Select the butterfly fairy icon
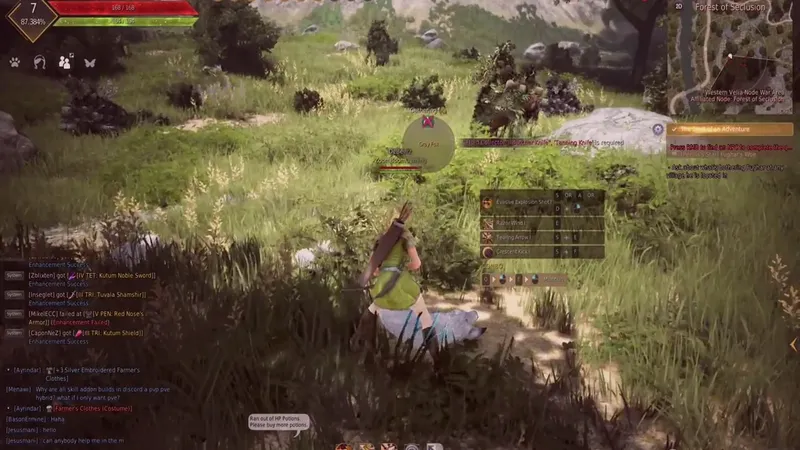The image size is (800, 450). pyautogui.click(x=90, y=62)
